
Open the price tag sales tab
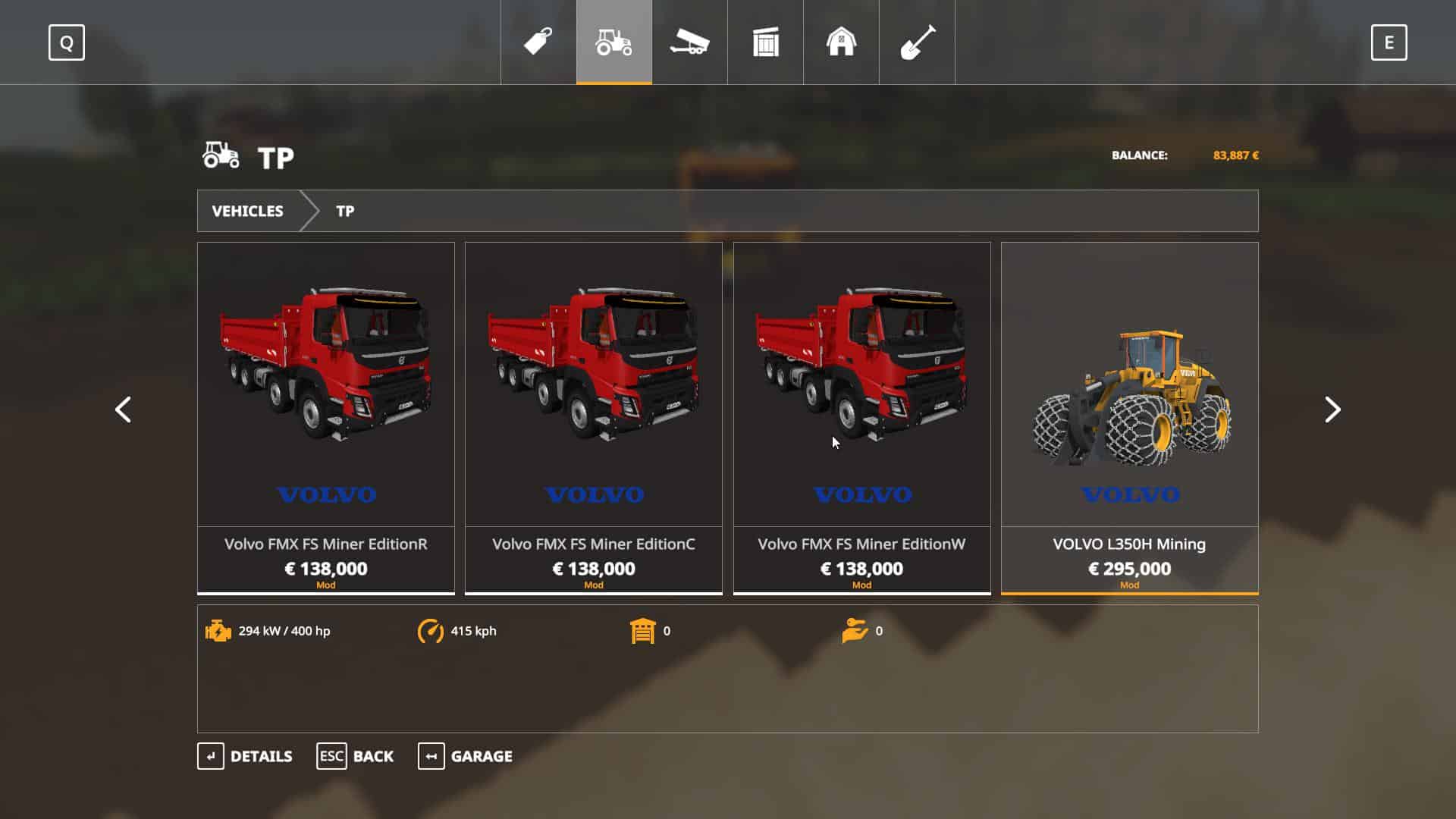538,42
